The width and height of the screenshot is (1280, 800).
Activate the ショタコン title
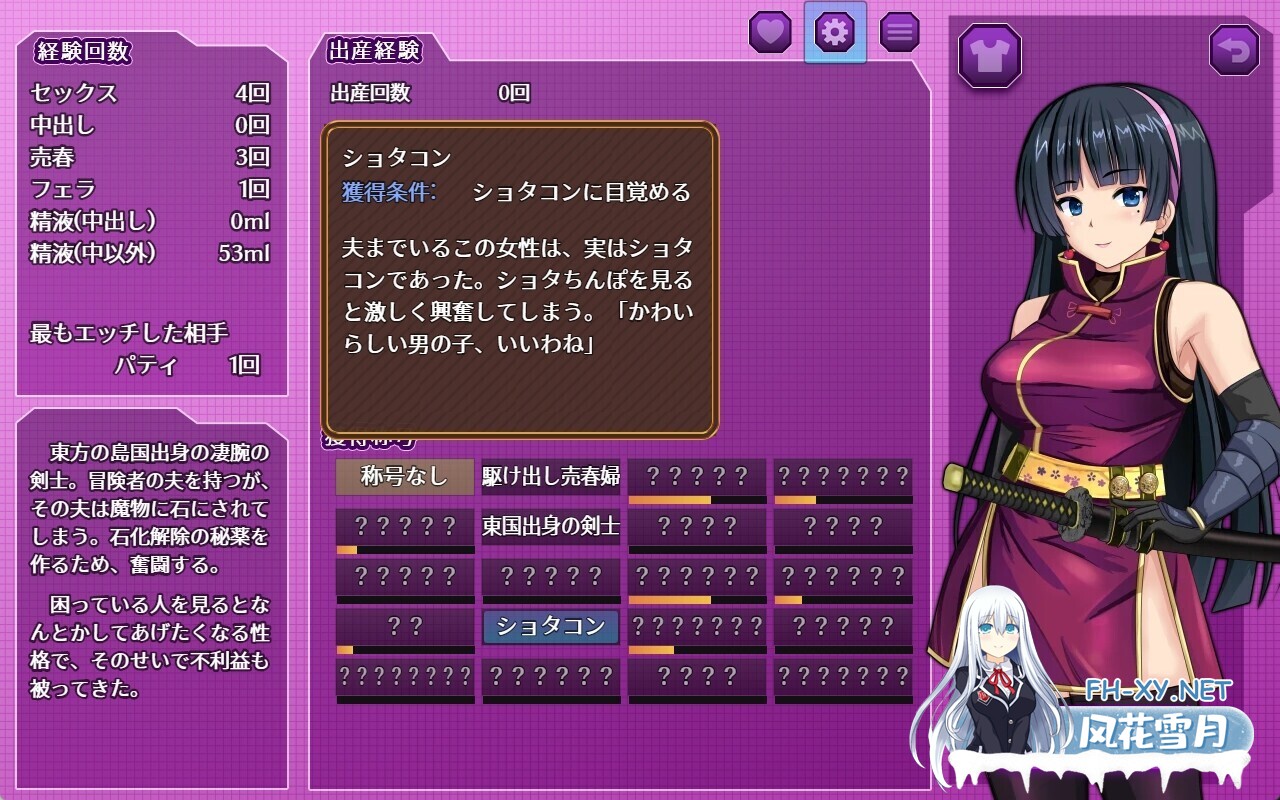[551, 627]
